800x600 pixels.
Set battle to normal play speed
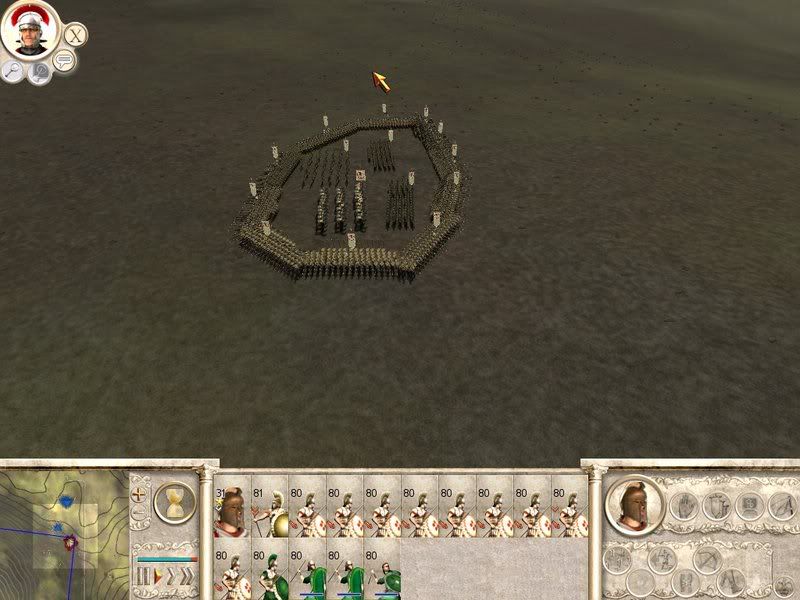155,576
